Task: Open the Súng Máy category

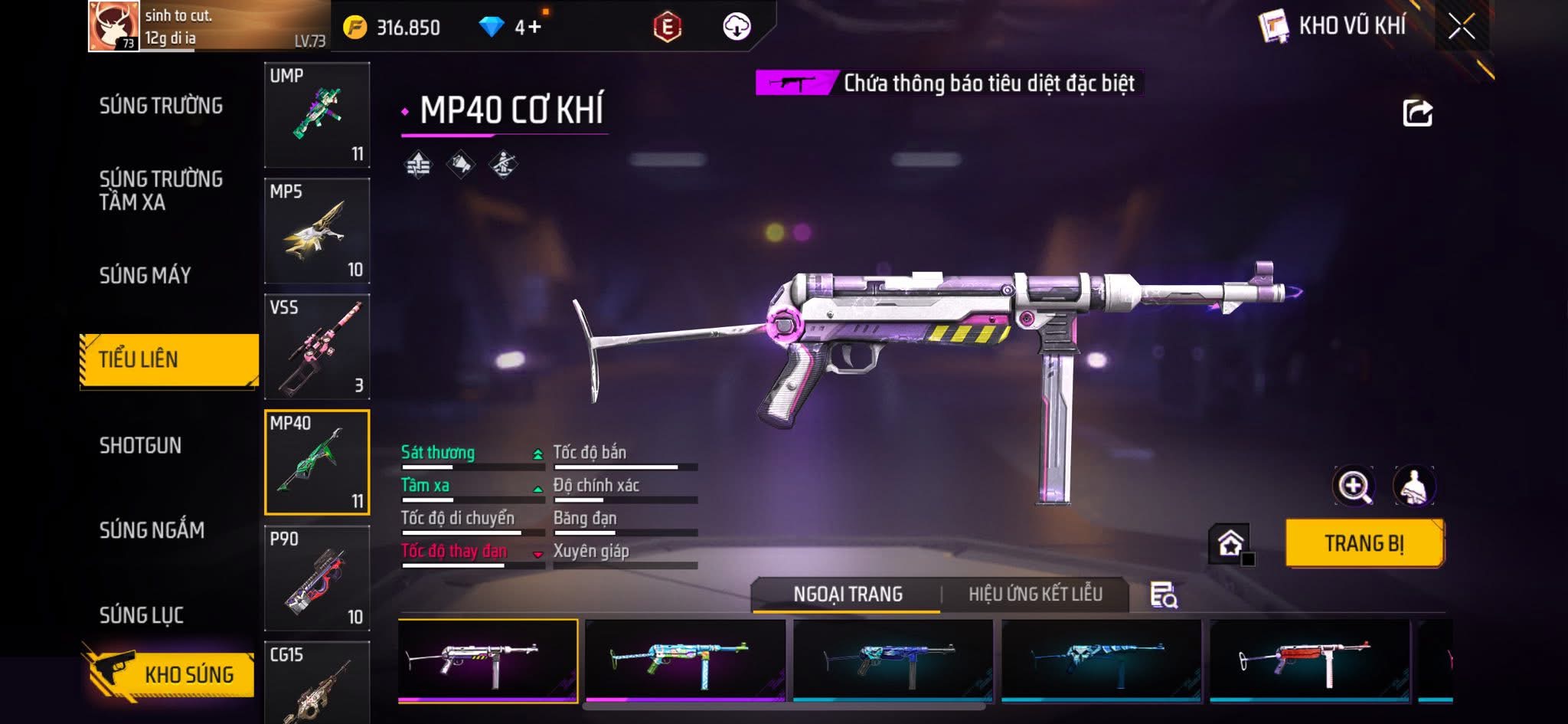Action: pos(145,275)
